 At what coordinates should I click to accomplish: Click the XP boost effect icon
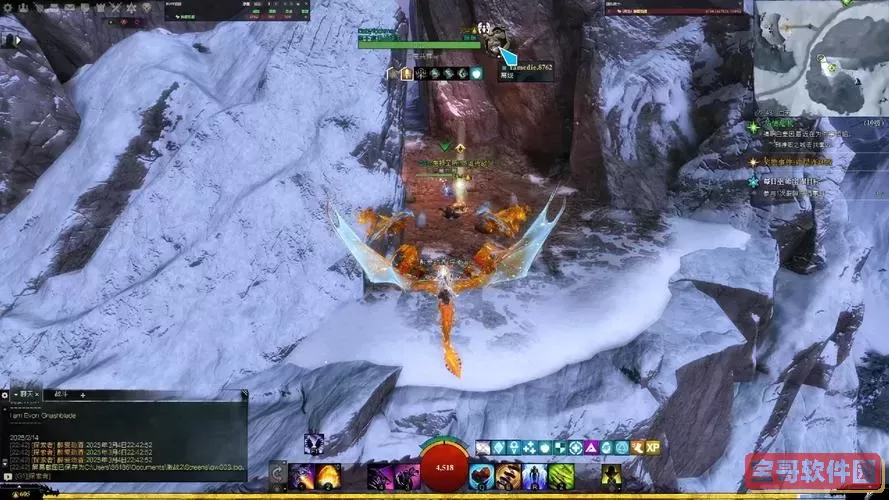click(x=652, y=448)
